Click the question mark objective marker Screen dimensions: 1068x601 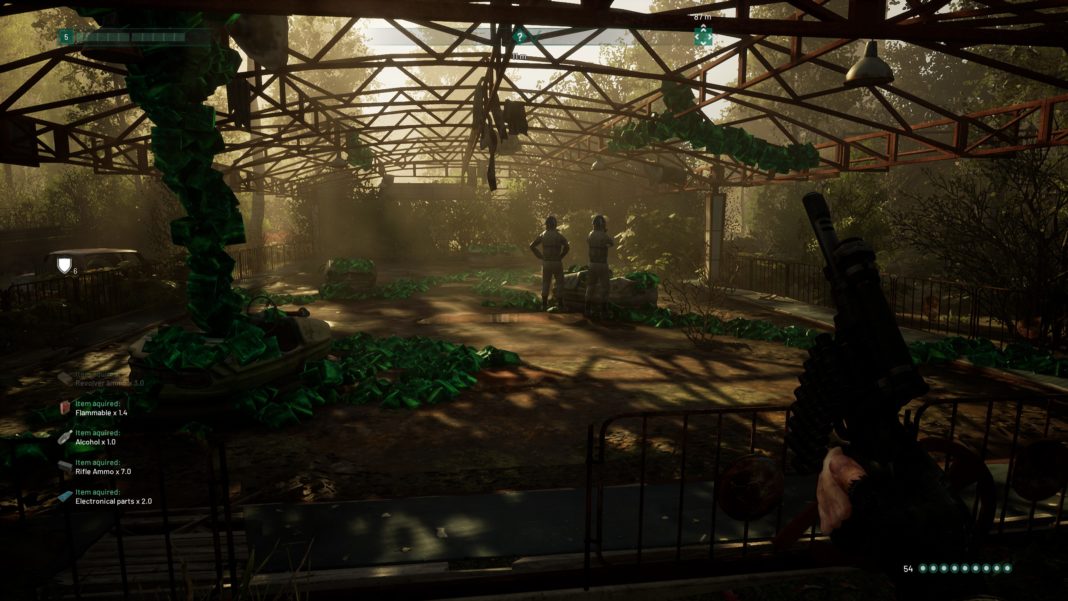pos(519,37)
